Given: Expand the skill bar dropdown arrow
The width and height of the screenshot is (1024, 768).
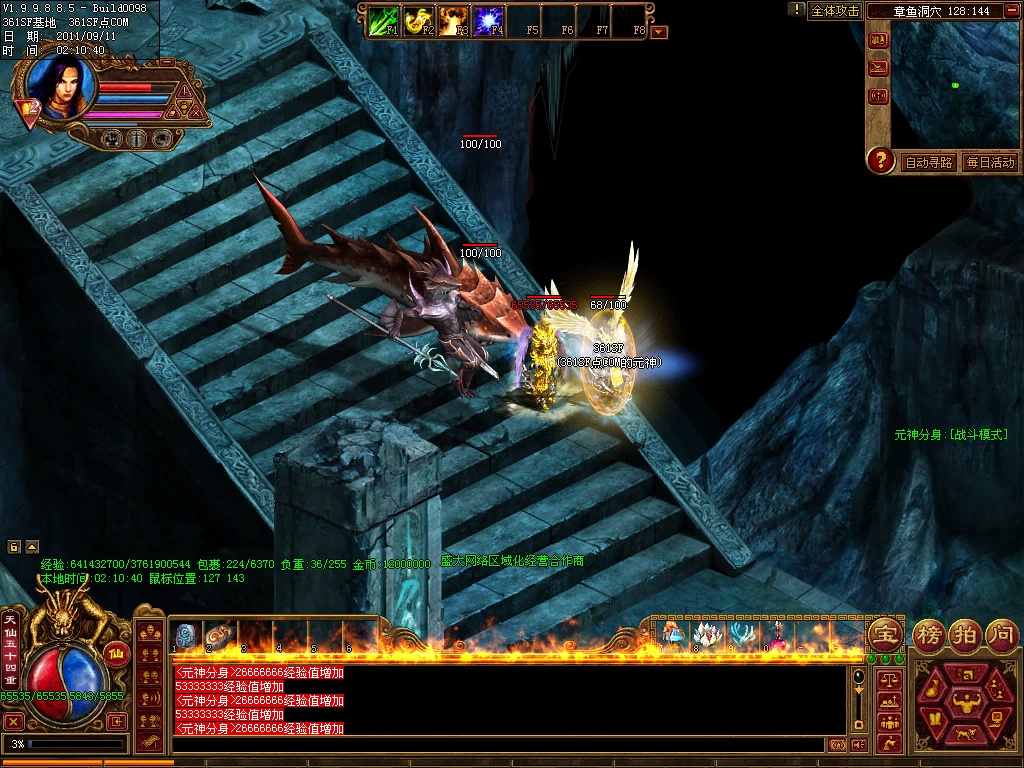Looking at the screenshot, I should (x=659, y=32).
